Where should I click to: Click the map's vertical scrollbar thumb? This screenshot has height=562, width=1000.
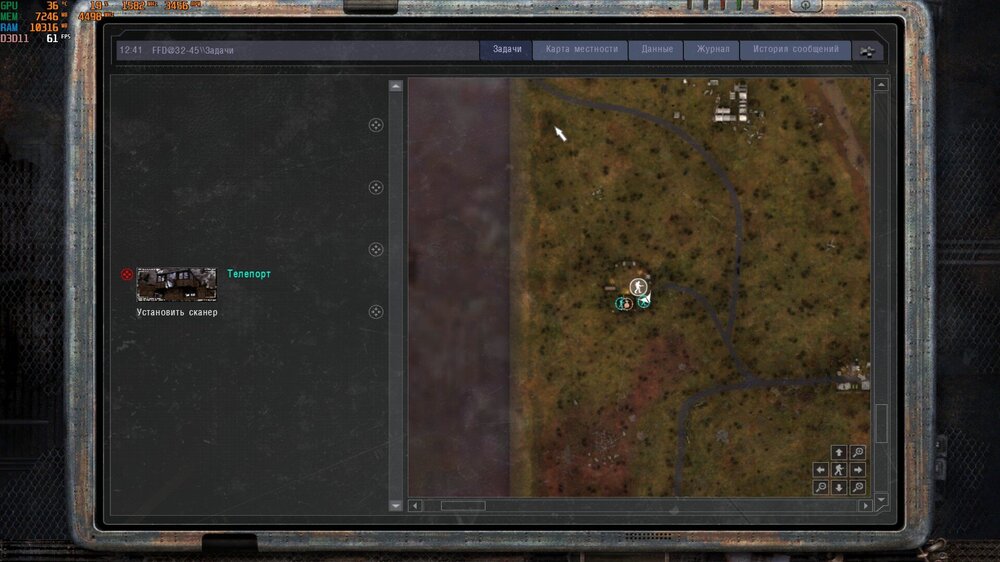click(881, 423)
